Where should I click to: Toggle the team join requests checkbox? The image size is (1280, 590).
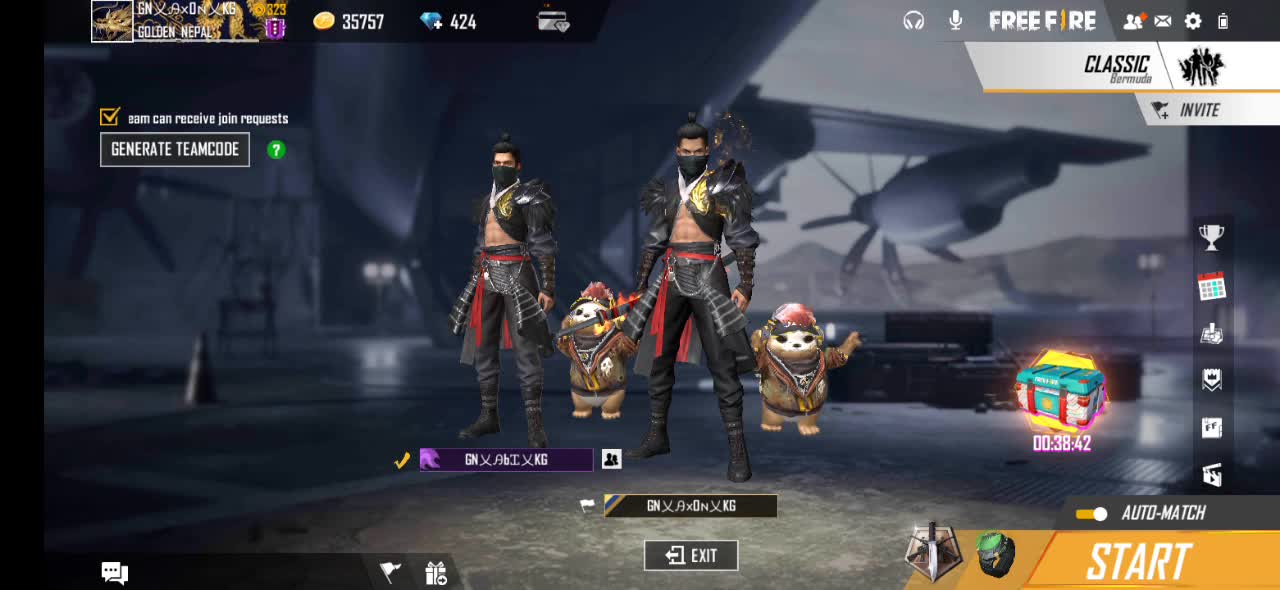pyautogui.click(x=110, y=117)
